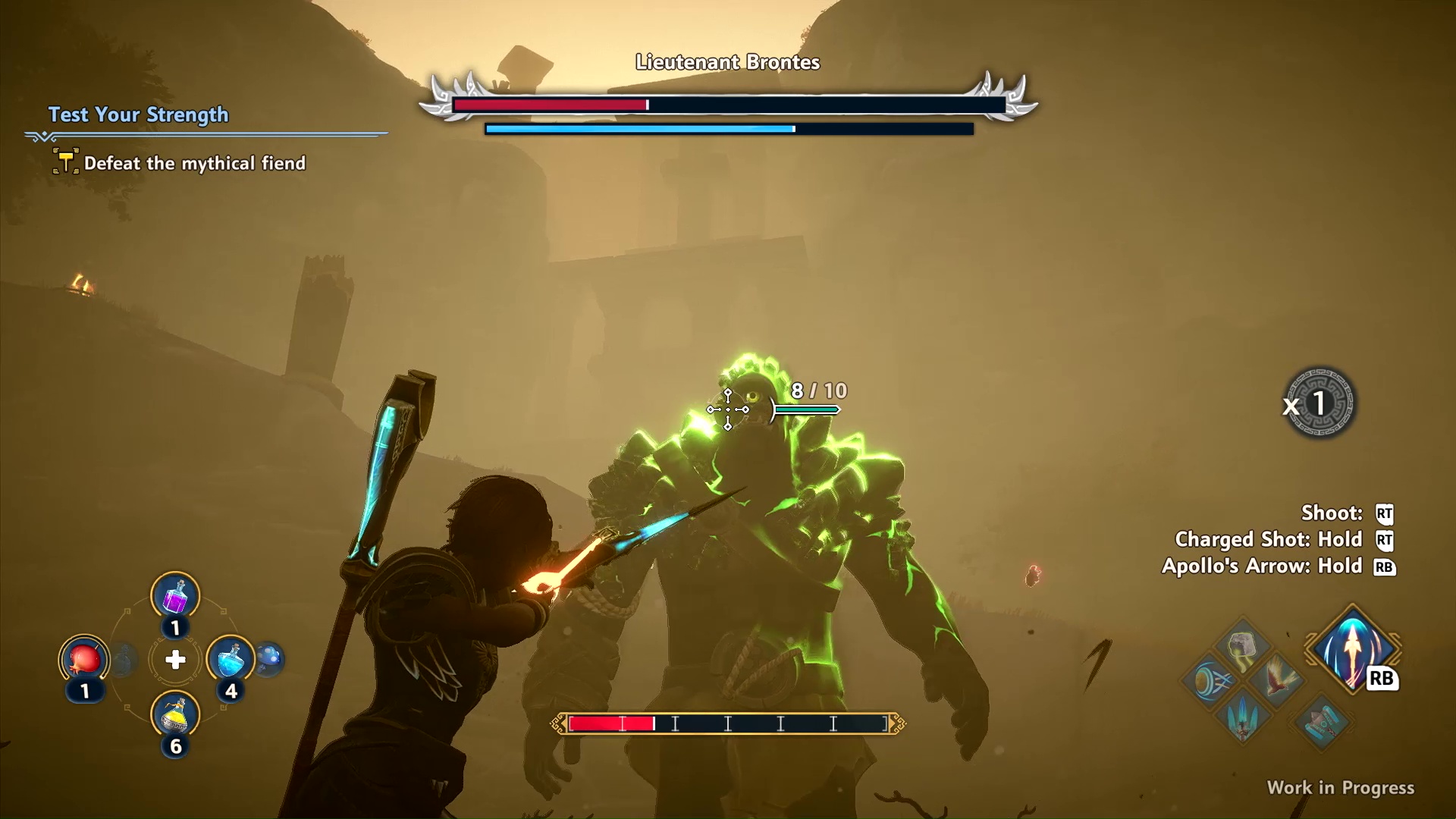Use the blue spears ability icon
Screen dimensions: 1456x819
(x=1243, y=715)
